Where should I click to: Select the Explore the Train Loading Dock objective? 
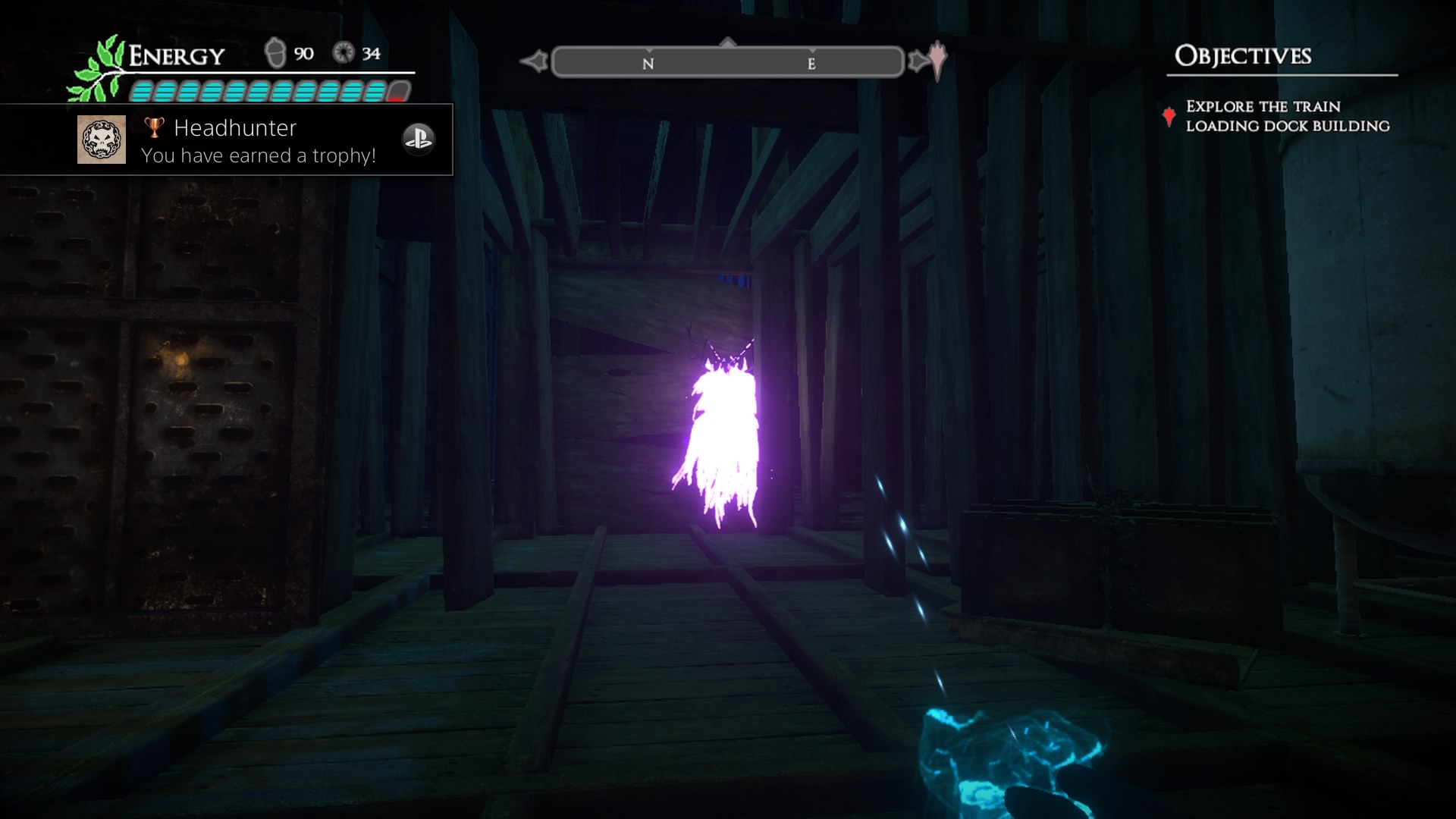(1287, 116)
